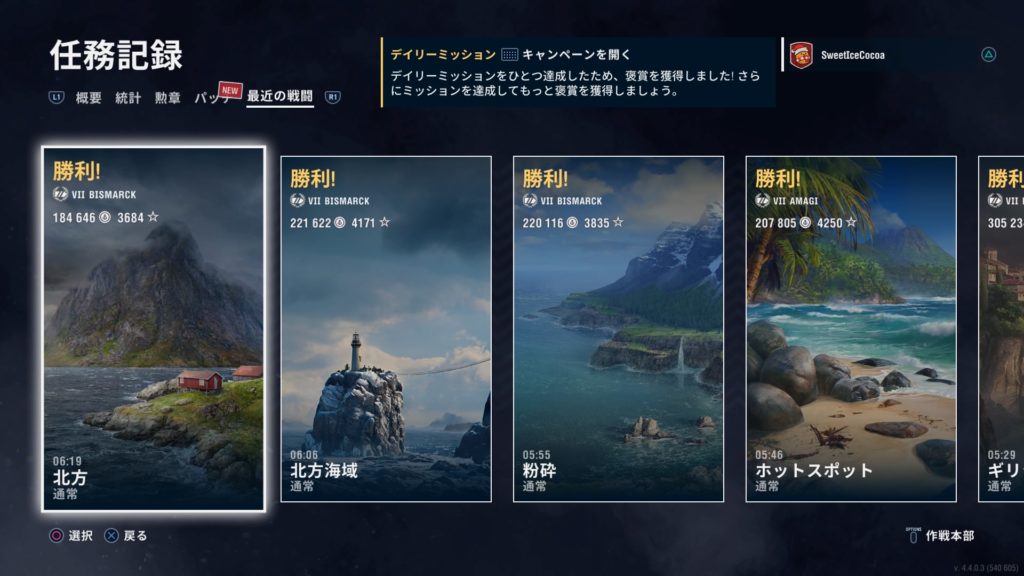Choose the 粉砕 battle record card

pos(618,329)
